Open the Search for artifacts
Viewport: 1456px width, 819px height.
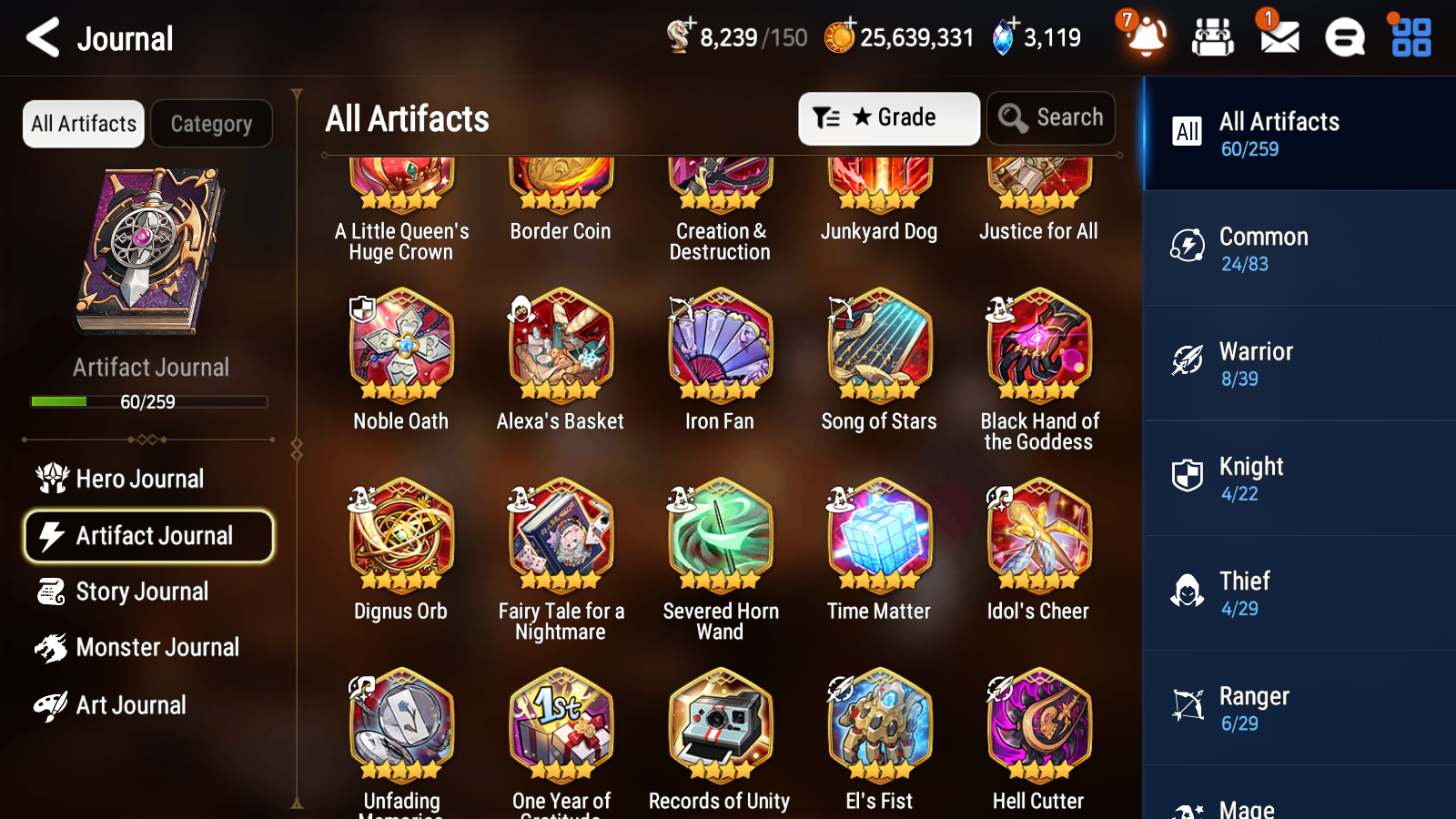coord(1051,118)
